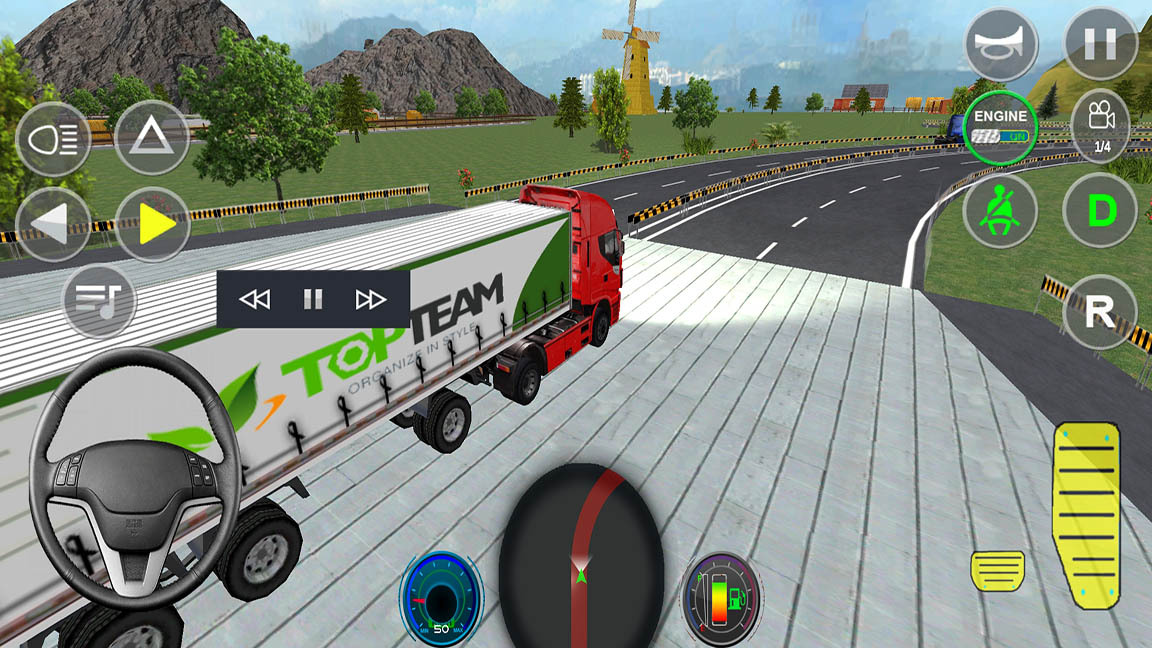Skip back to the previous music track
Image resolution: width=1152 pixels, height=648 pixels.
[x=255, y=299]
